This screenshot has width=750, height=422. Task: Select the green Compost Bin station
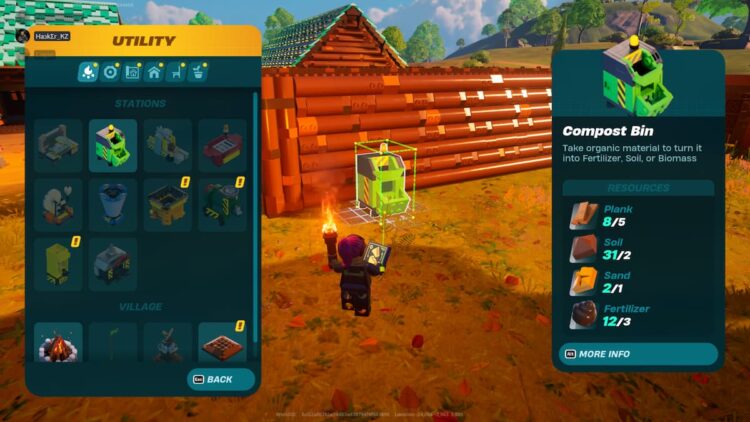pos(113,146)
